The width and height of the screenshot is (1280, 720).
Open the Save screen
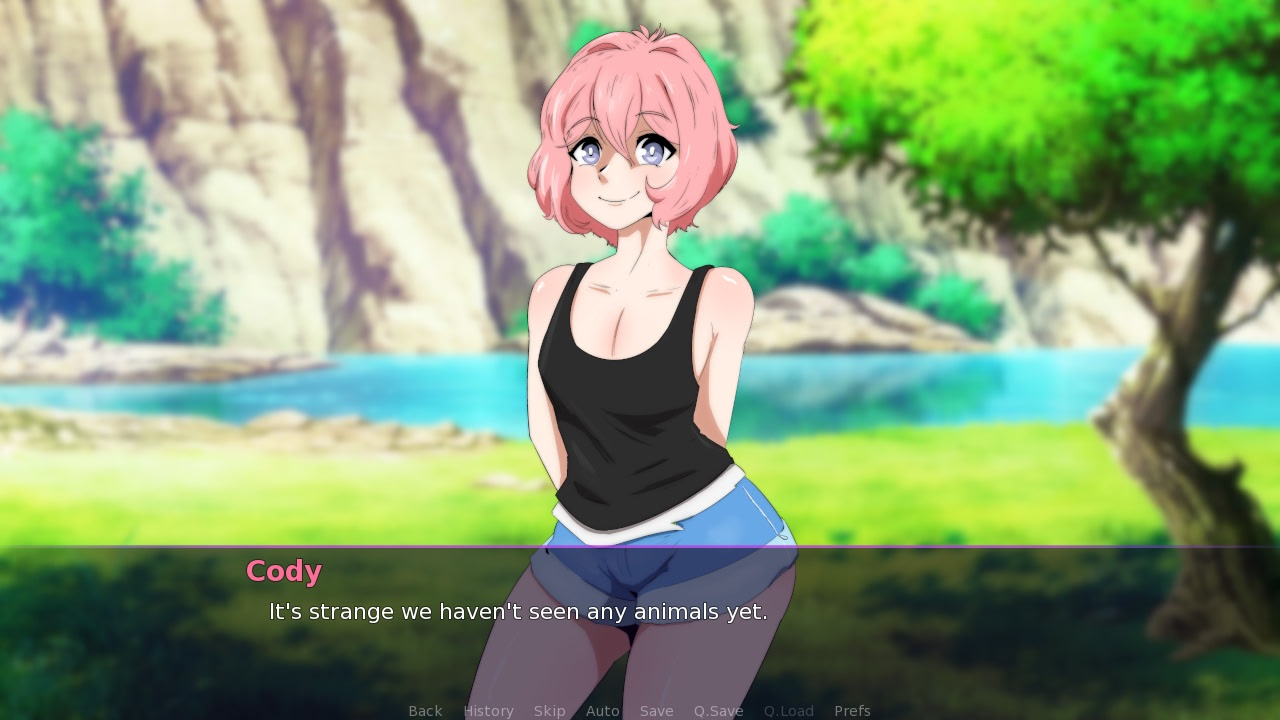[656, 710]
